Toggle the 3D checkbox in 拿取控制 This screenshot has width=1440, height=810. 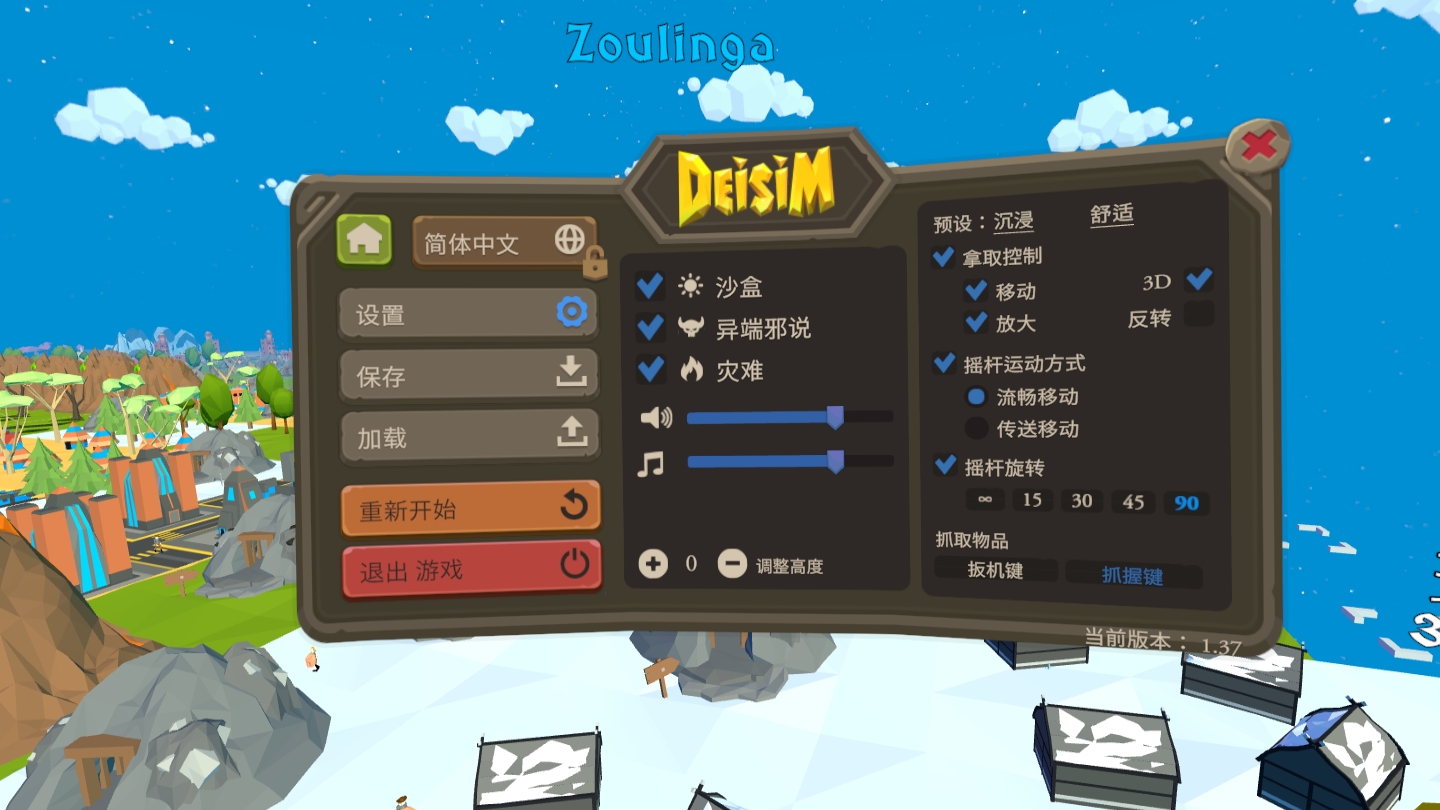(1197, 281)
